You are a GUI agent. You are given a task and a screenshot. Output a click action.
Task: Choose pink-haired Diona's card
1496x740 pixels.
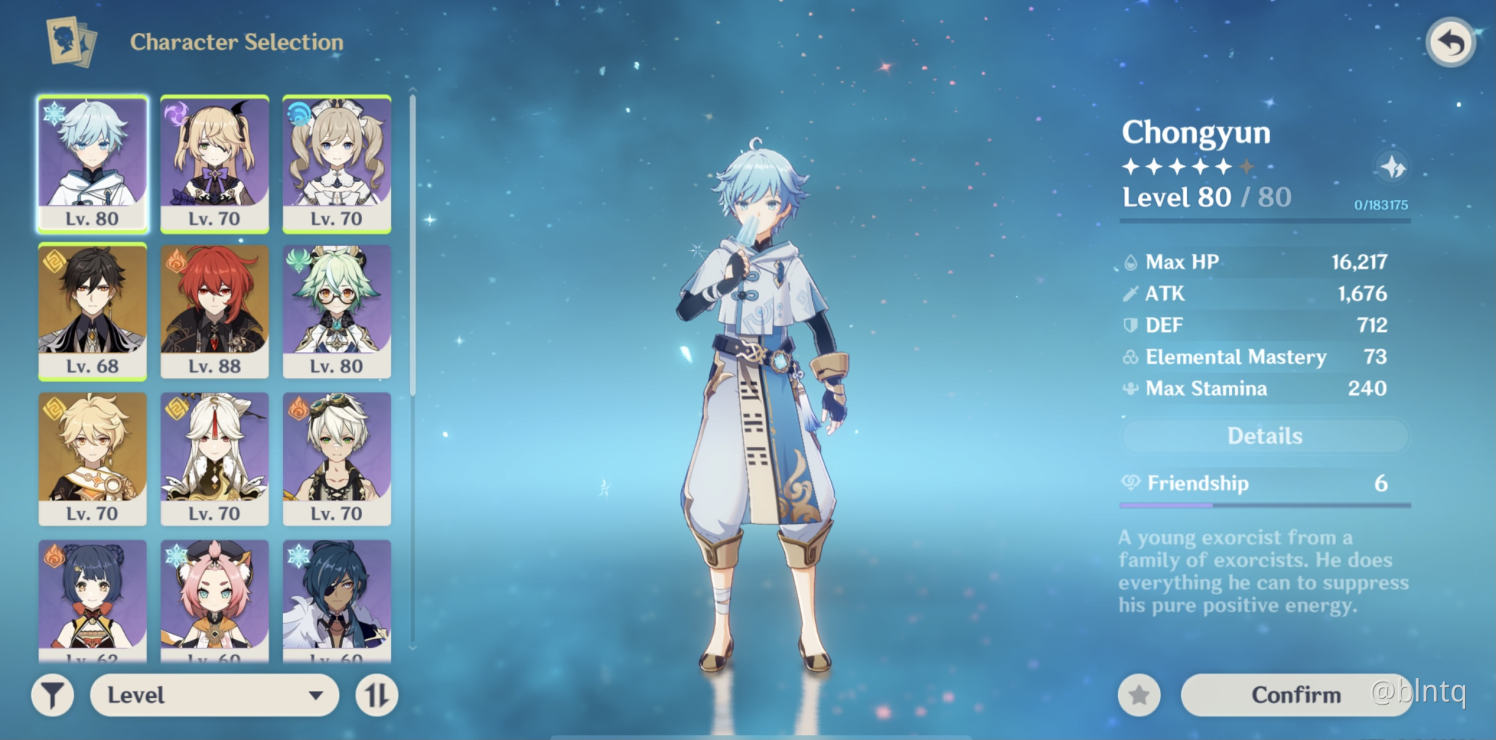tap(215, 600)
